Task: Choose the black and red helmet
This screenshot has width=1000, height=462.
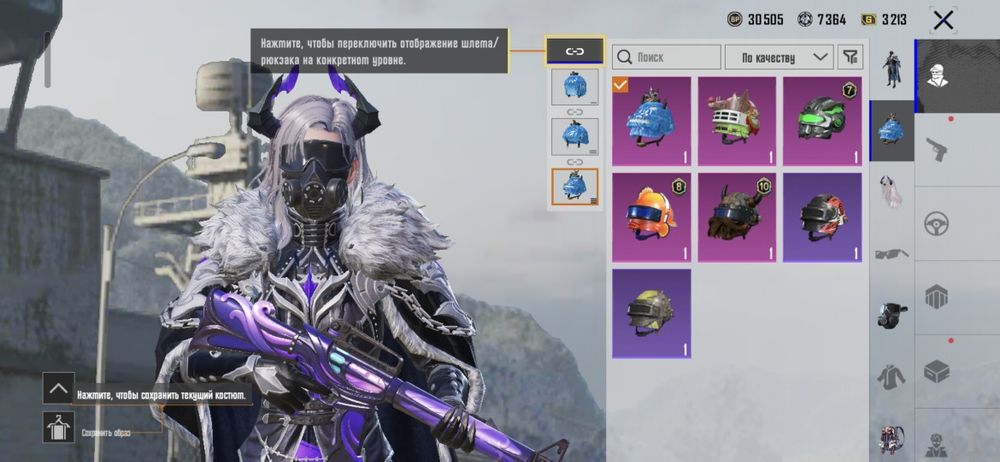Action: [x=822, y=217]
